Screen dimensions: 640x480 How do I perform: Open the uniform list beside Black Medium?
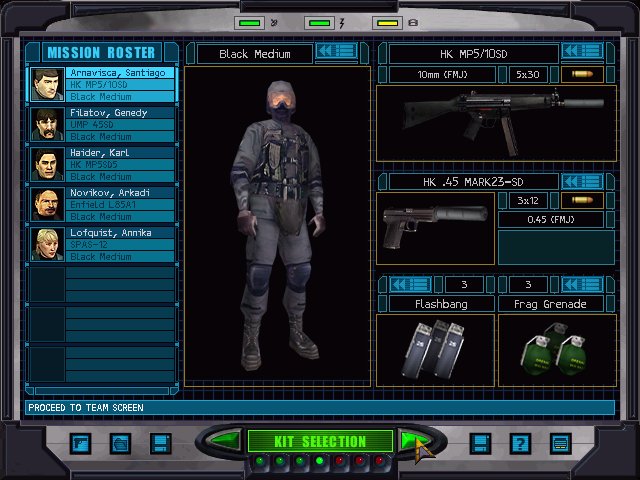click(x=337, y=51)
